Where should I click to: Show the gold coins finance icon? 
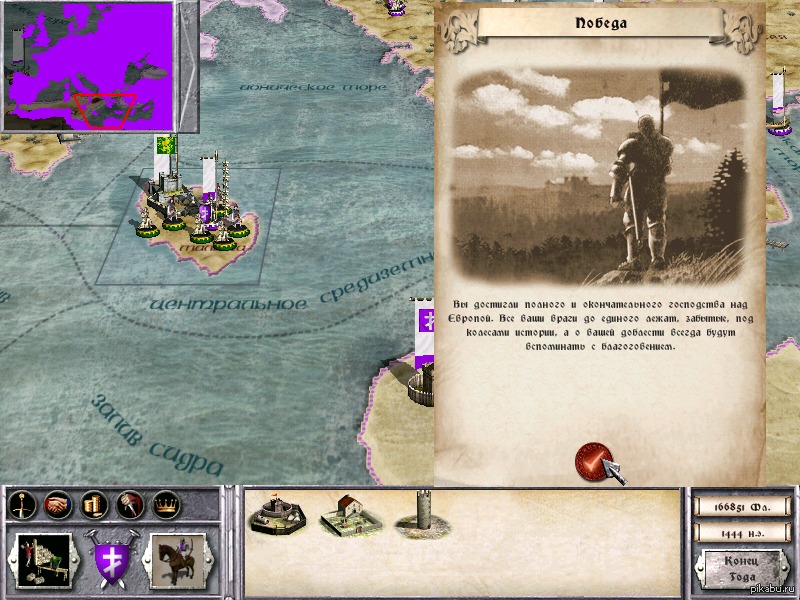coord(94,506)
